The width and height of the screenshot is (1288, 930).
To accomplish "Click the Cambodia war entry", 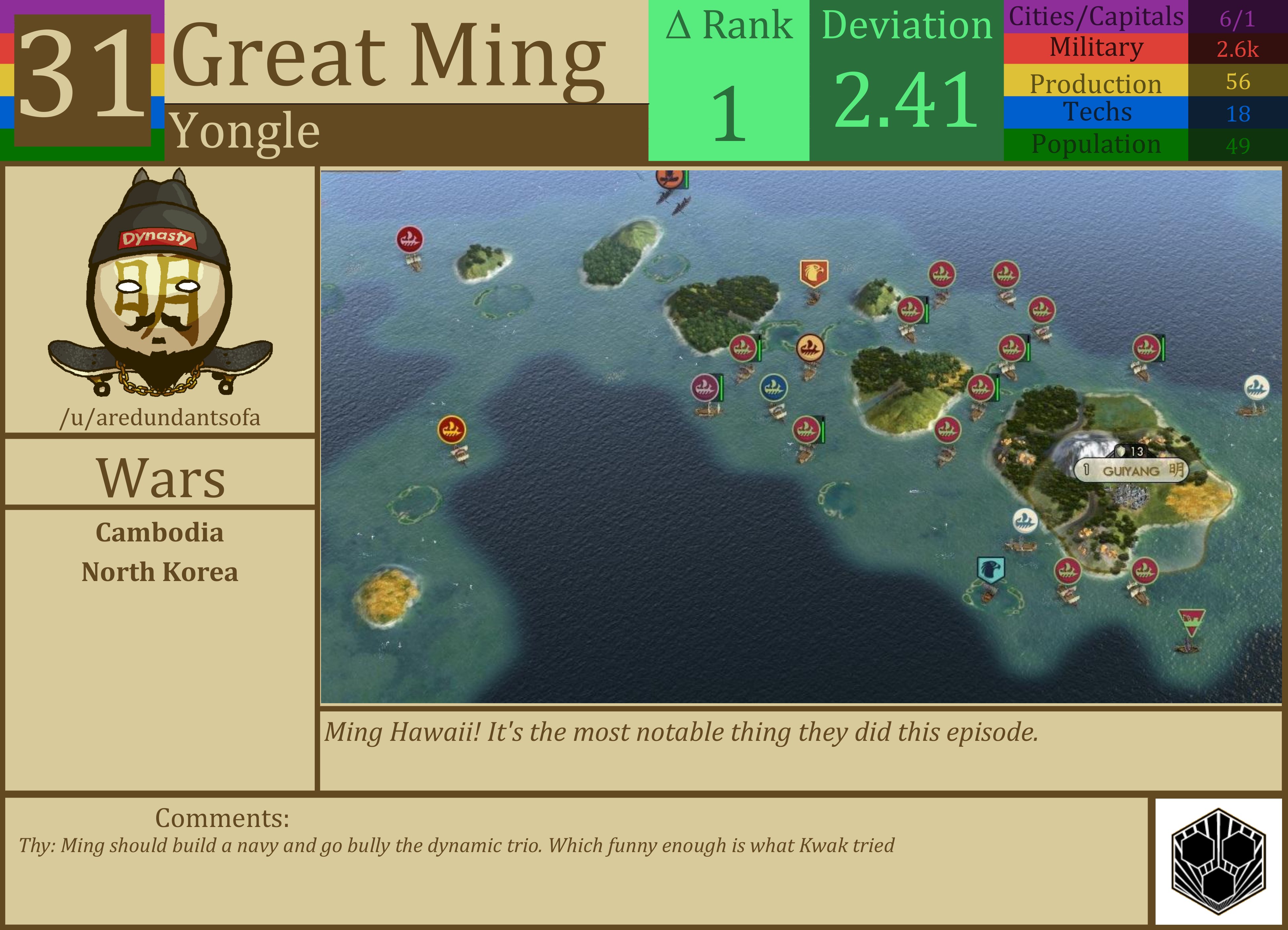I will click(160, 533).
